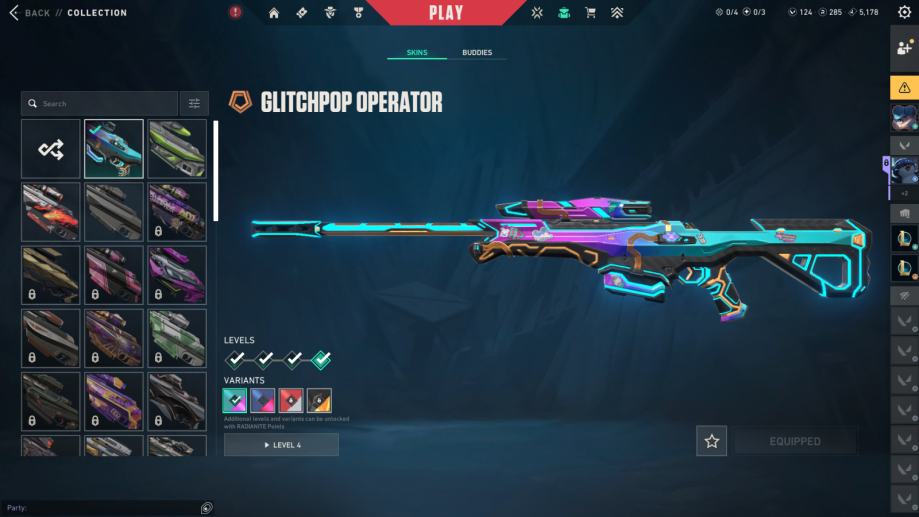The height and width of the screenshot is (517, 919).
Task: Open the add friends social panel
Action: click(x=905, y=48)
